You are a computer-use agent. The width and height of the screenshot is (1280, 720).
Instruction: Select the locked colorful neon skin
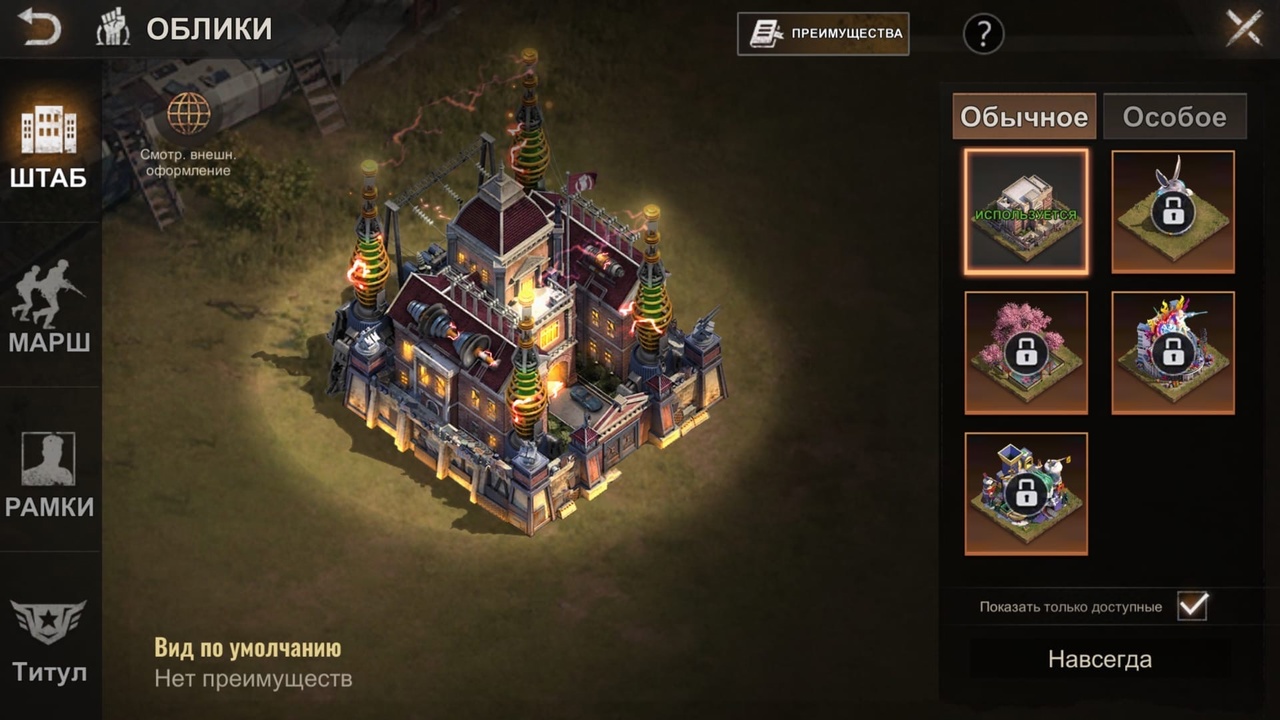coord(1173,353)
